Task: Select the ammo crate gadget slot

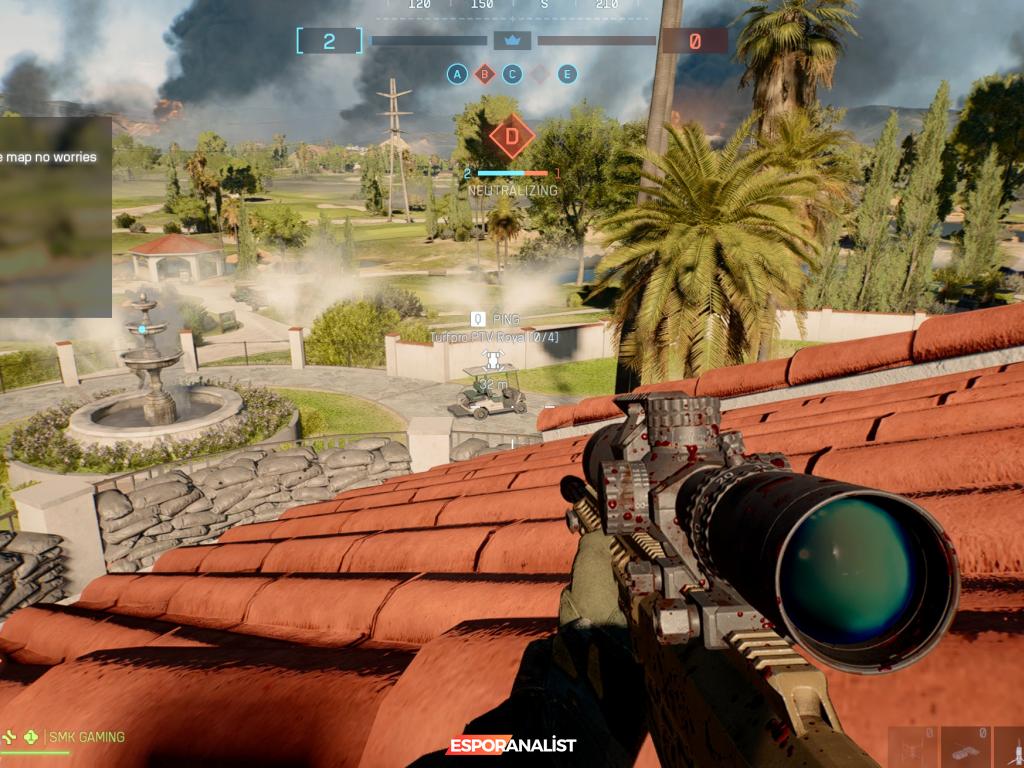Action: (x=965, y=747)
